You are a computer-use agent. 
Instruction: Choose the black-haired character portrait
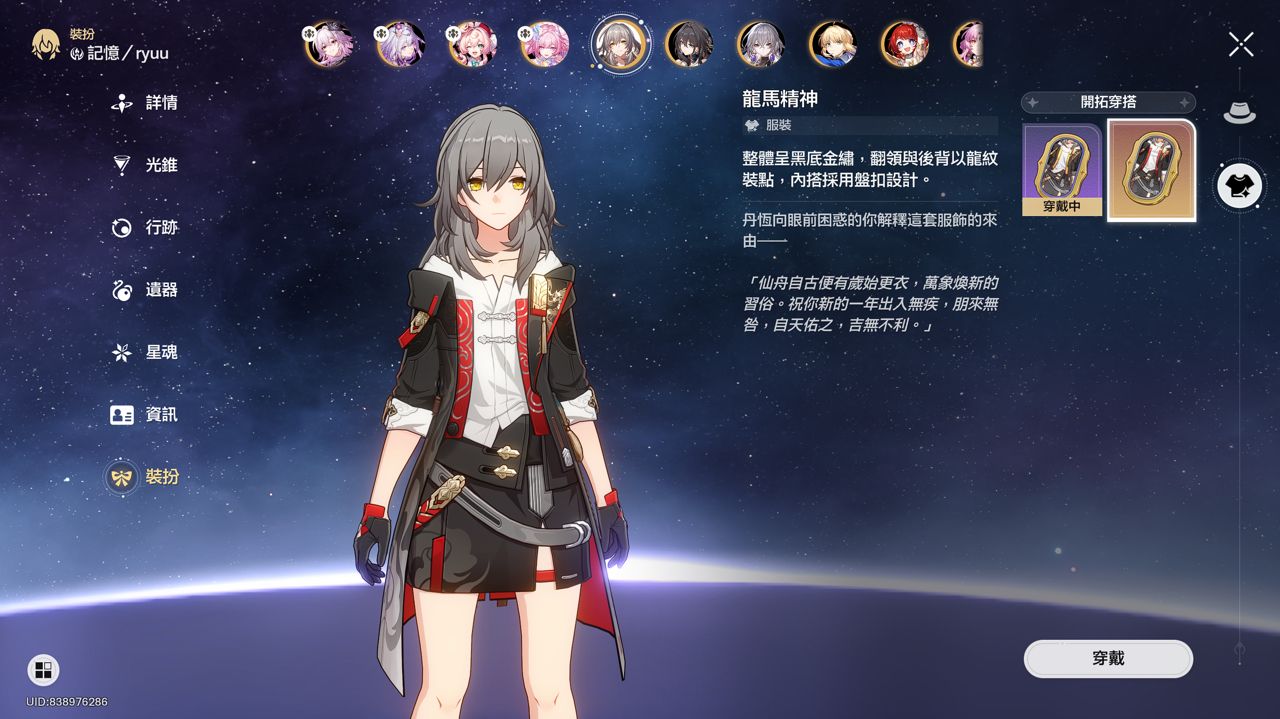(x=689, y=44)
